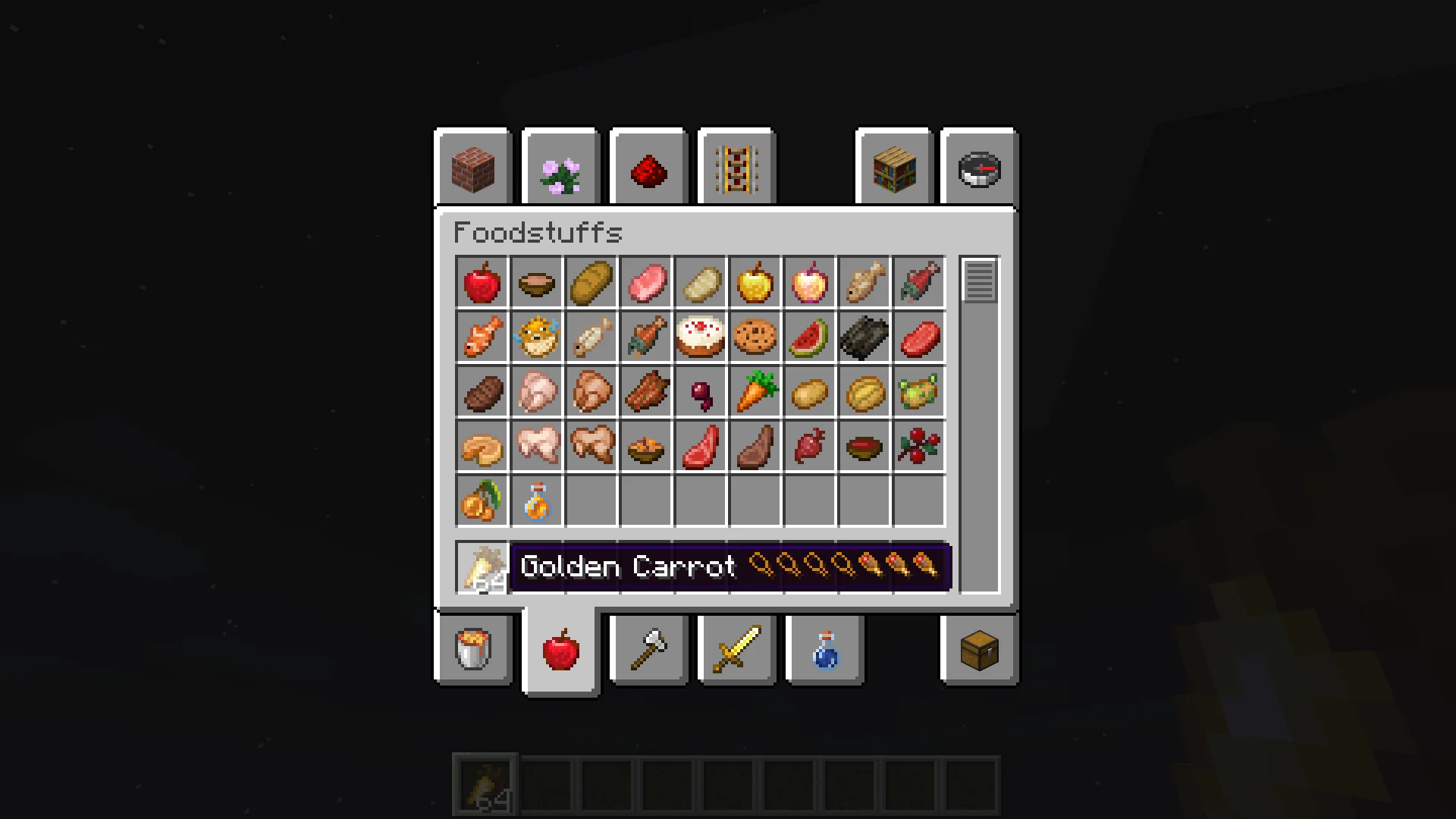The image size is (1456, 819).
Task: Grab the melon slice
Action: (x=810, y=337)
